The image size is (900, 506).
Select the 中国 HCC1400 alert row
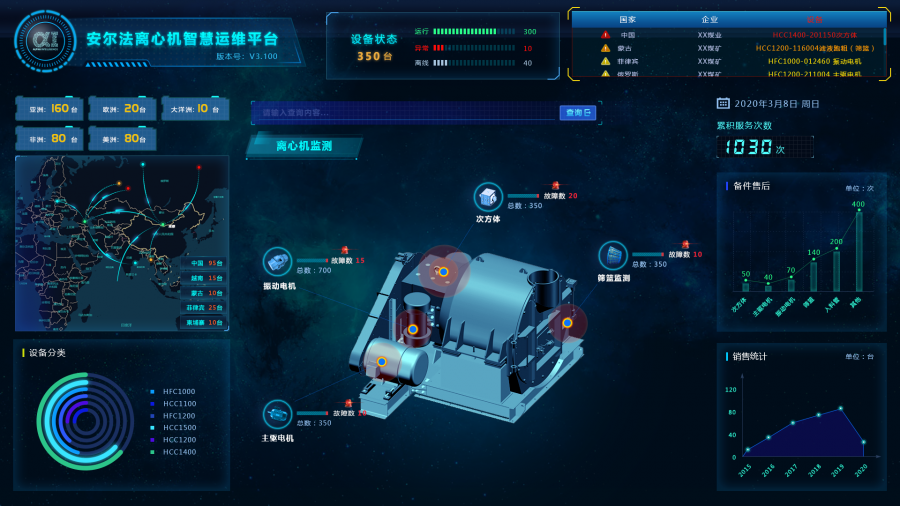(x=727, y=34)
